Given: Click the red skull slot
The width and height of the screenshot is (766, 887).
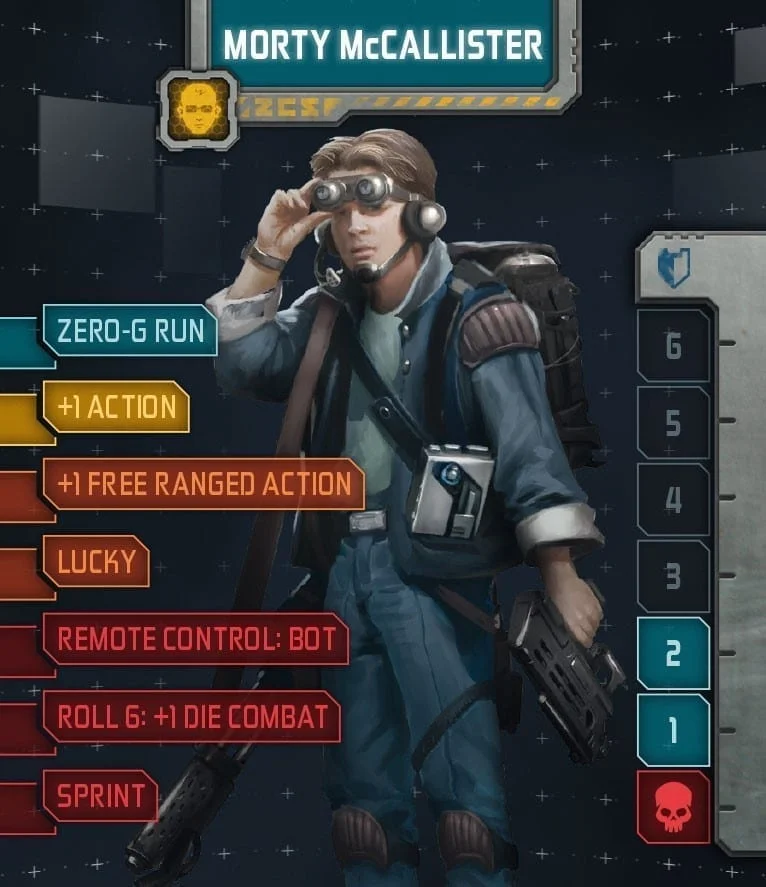Looking at the screenshot, I should pyautogui.click(x=673, y=808).
